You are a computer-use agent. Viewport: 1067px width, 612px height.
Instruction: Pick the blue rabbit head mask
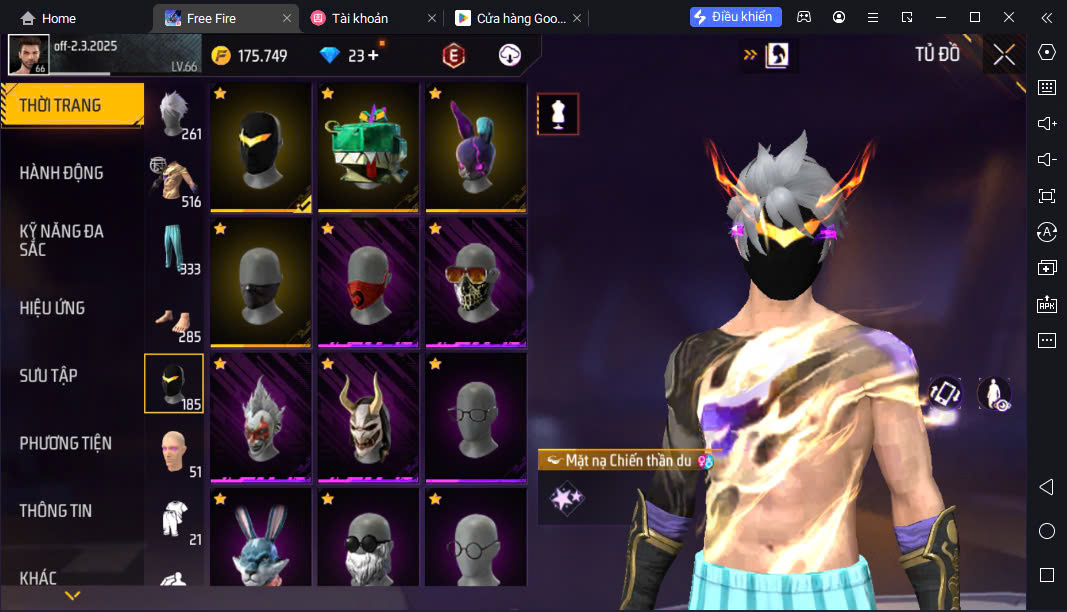(x=260, y=540)
